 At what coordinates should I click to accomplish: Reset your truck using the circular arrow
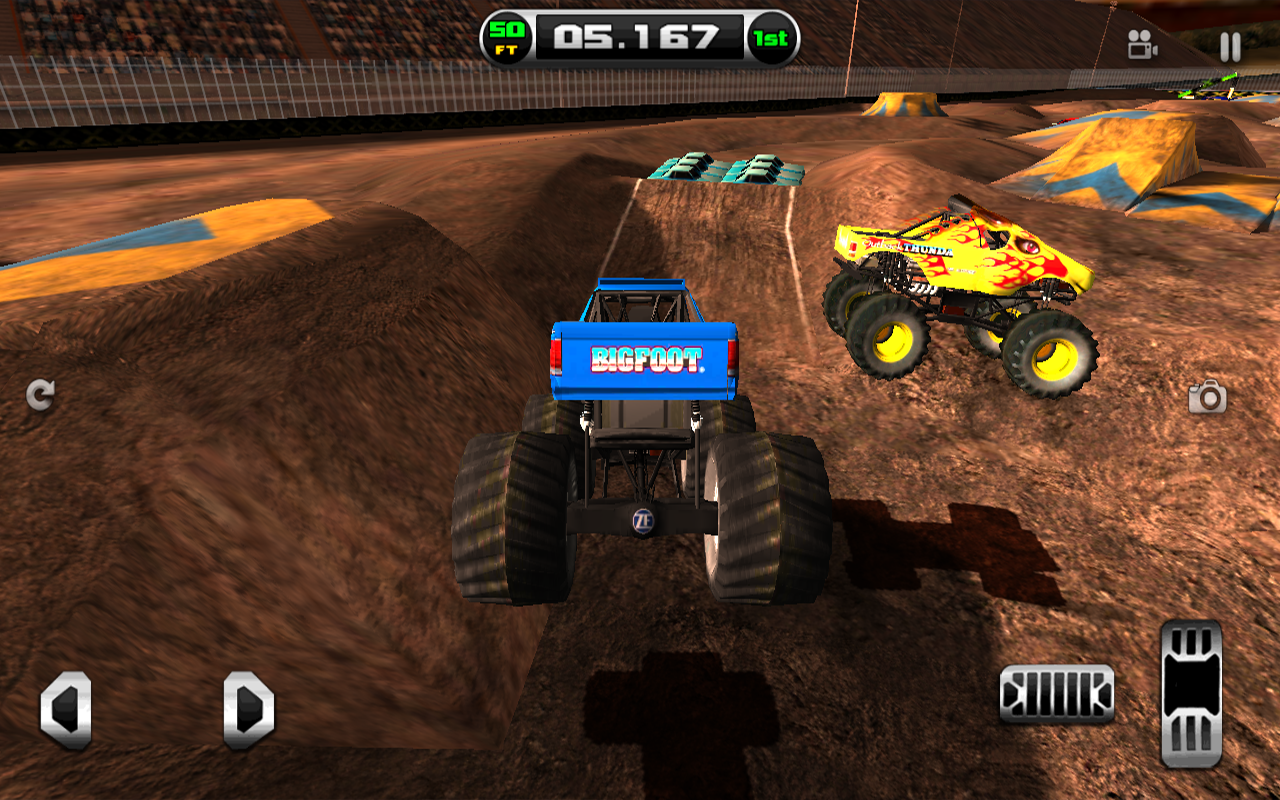pos(39,394)
